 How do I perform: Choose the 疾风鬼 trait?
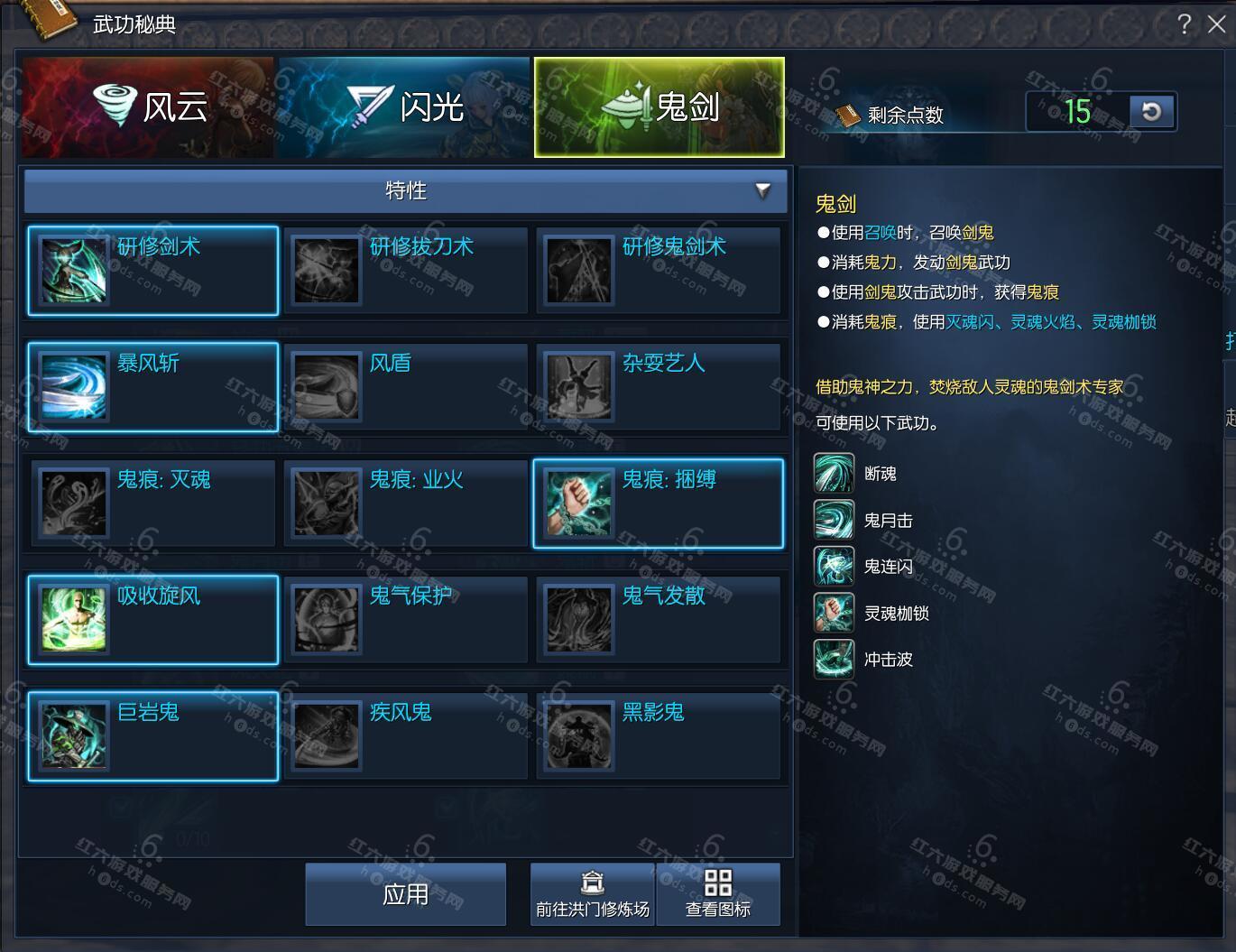tap(406, 736)
